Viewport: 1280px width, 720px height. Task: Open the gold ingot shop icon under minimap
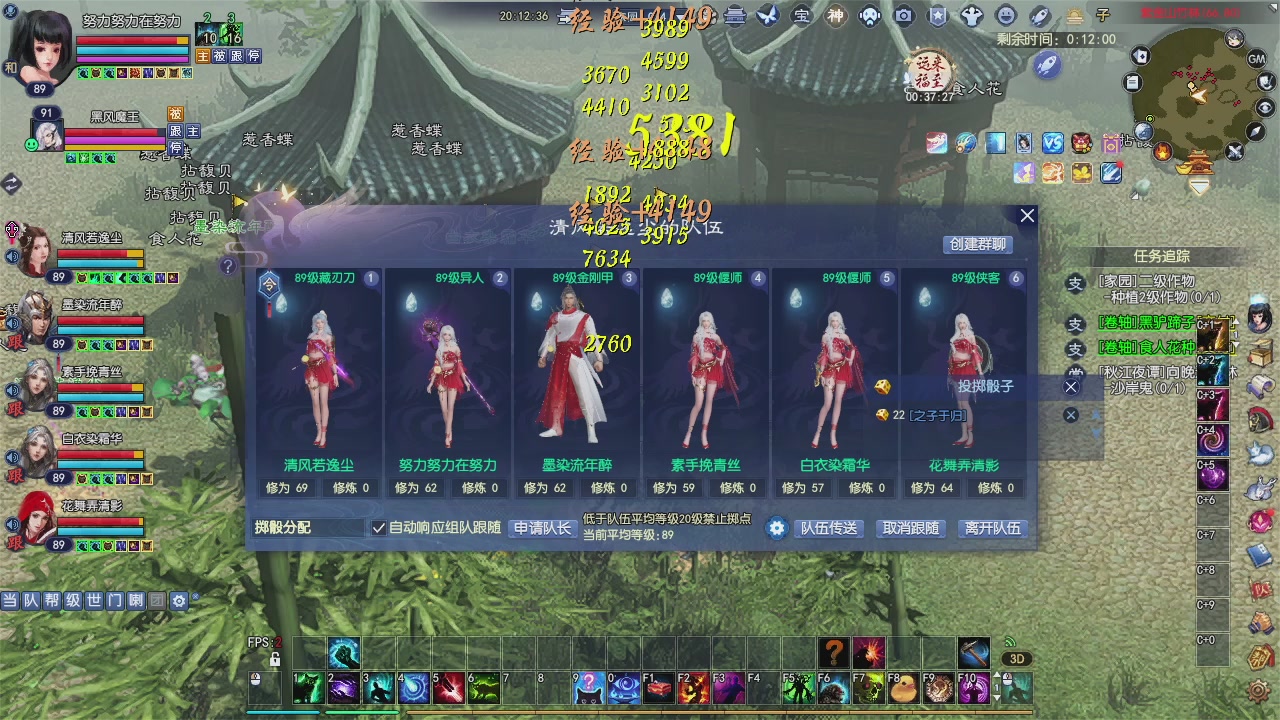[1184, 169]
